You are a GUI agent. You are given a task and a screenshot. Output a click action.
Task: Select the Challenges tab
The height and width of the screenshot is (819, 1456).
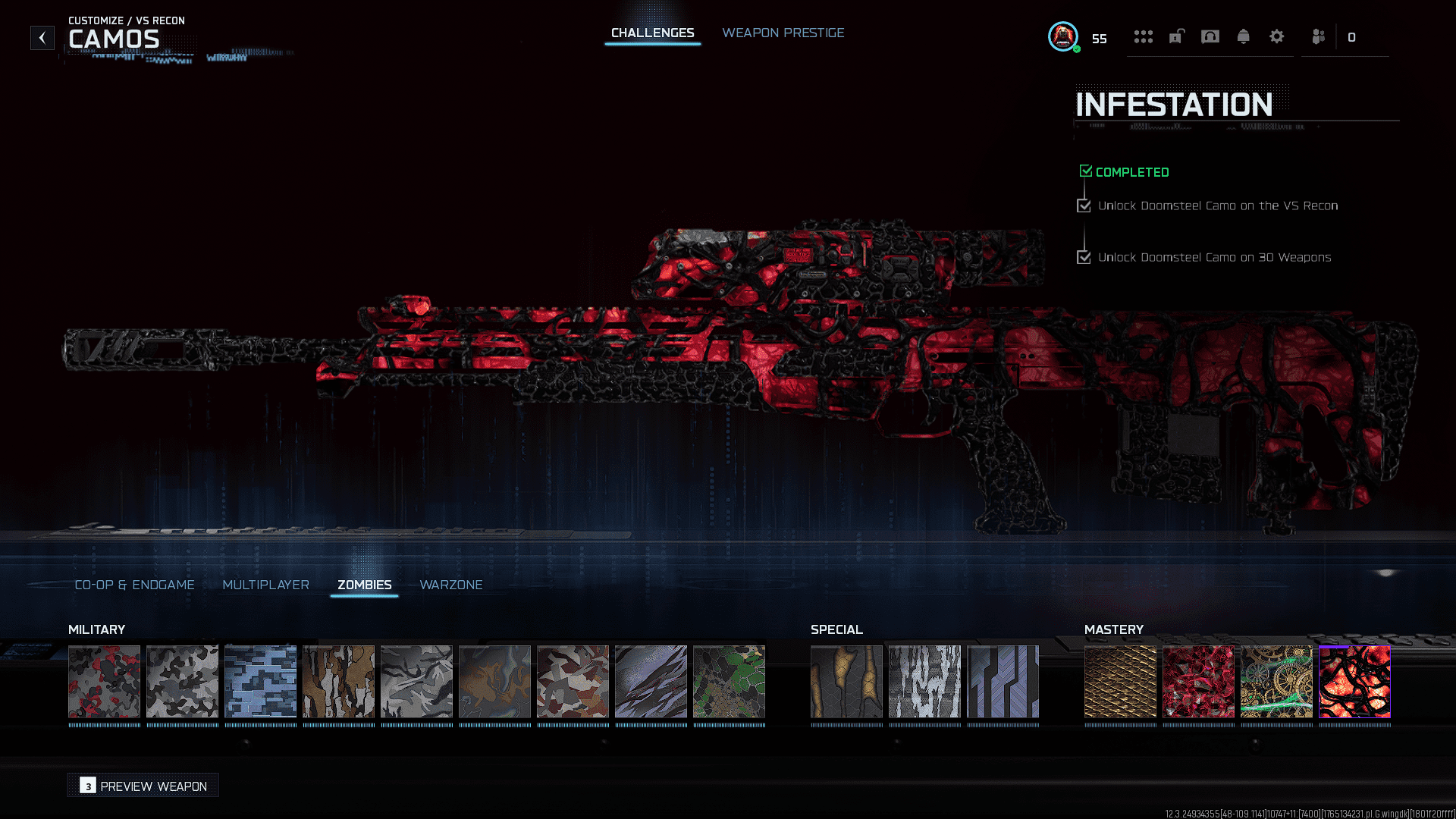pyautogui.click(x=652, y=33)
